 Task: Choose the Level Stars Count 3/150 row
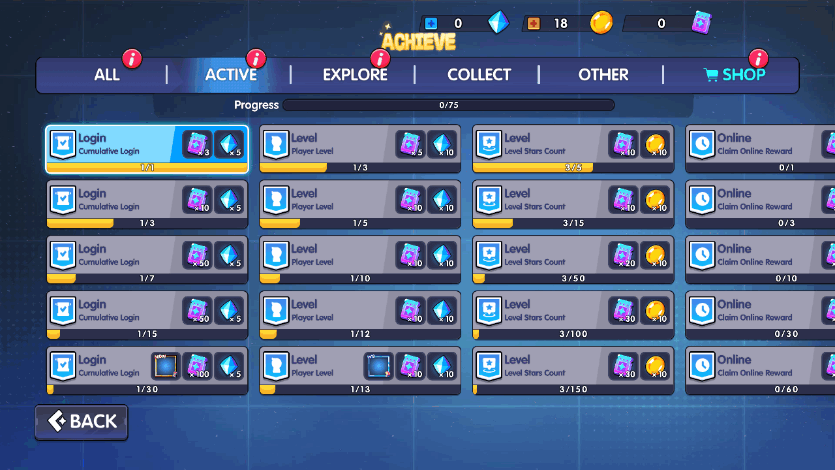pyautogui.click(x=573, y=371)
